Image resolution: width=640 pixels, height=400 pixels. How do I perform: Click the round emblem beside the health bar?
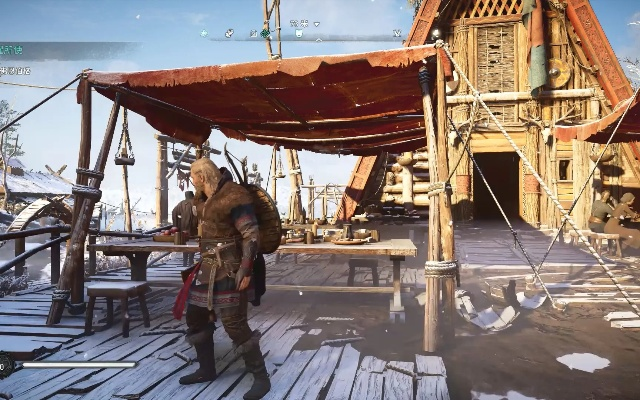coord(6,365)
